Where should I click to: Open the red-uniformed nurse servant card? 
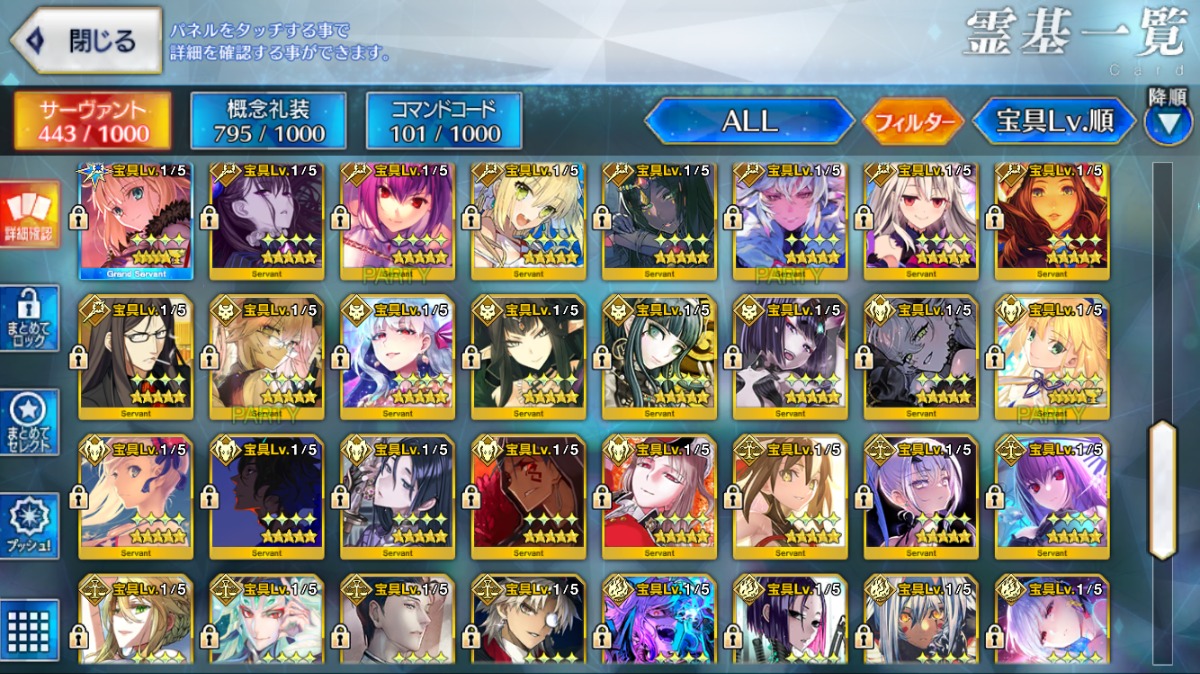coord(659,495)
